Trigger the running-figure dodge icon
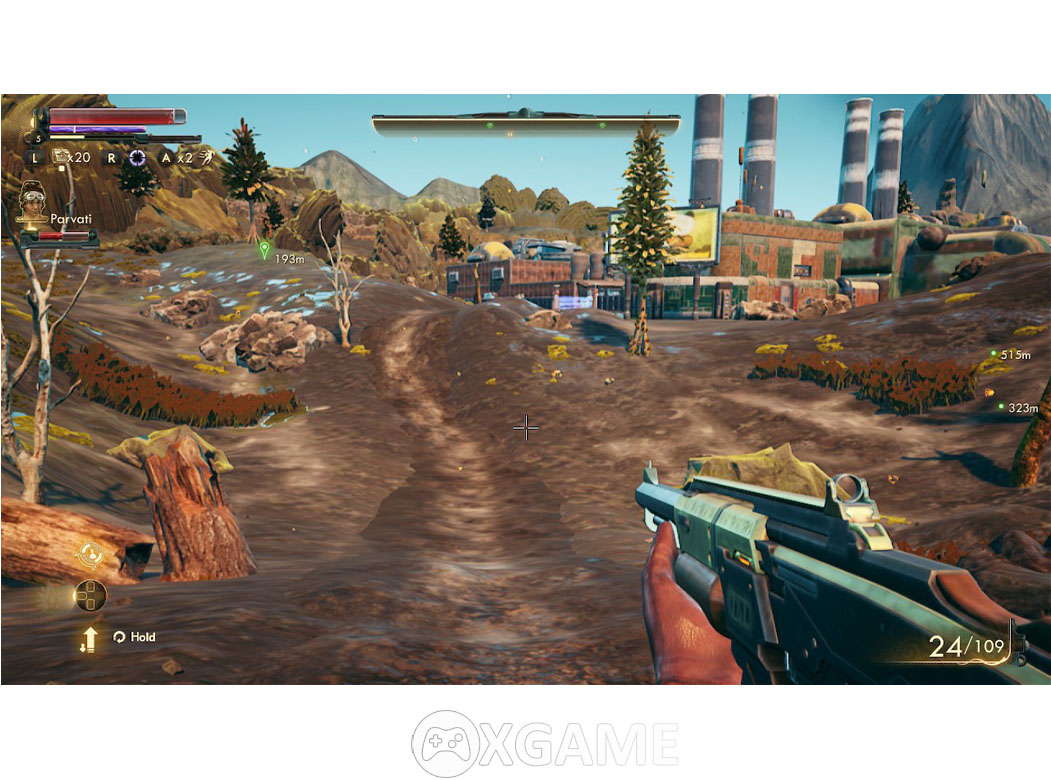Screen dimensions: 1051x780 tap(206, 157)
